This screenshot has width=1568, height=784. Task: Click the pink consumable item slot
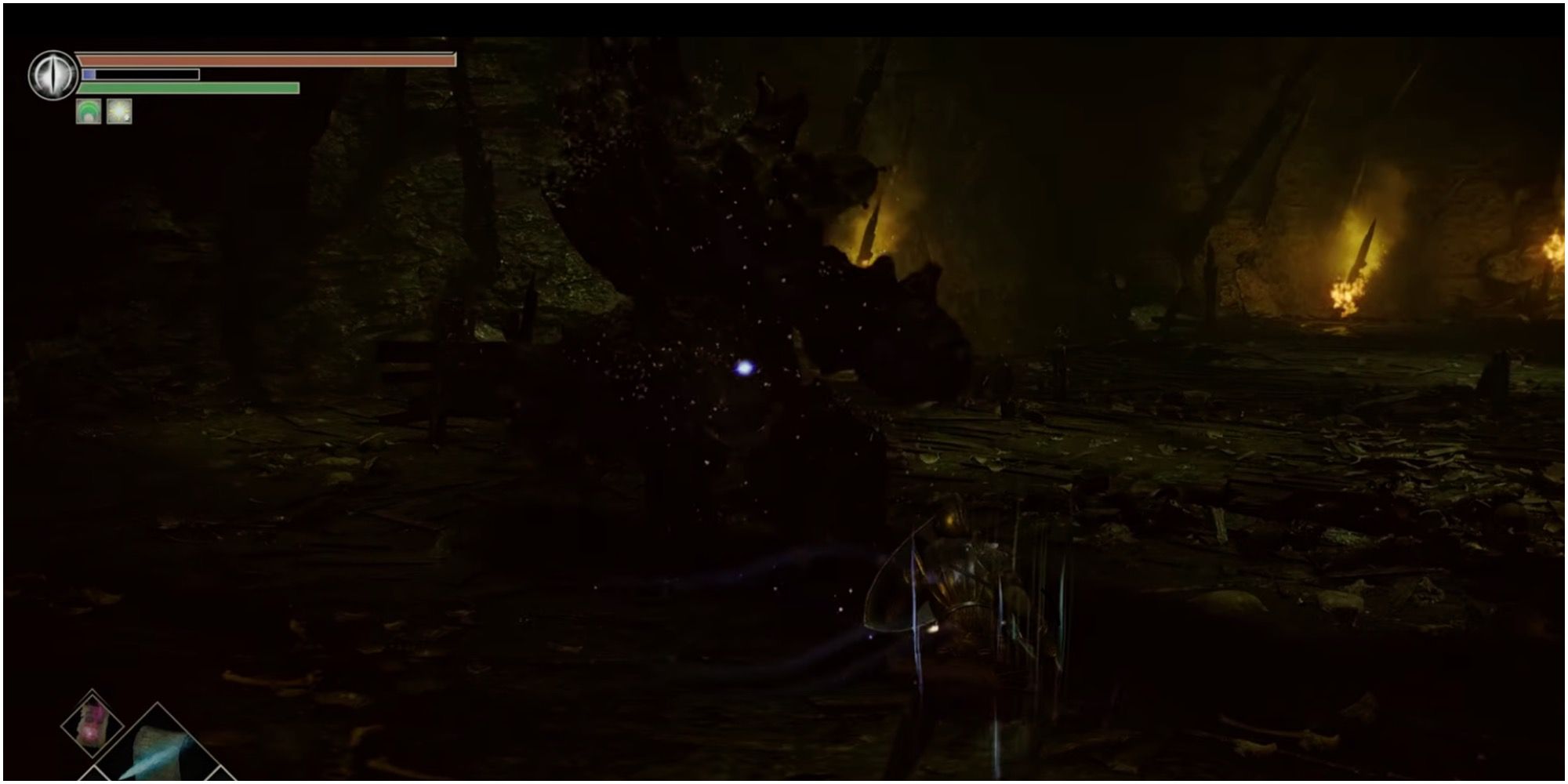(x=93, y=725)
